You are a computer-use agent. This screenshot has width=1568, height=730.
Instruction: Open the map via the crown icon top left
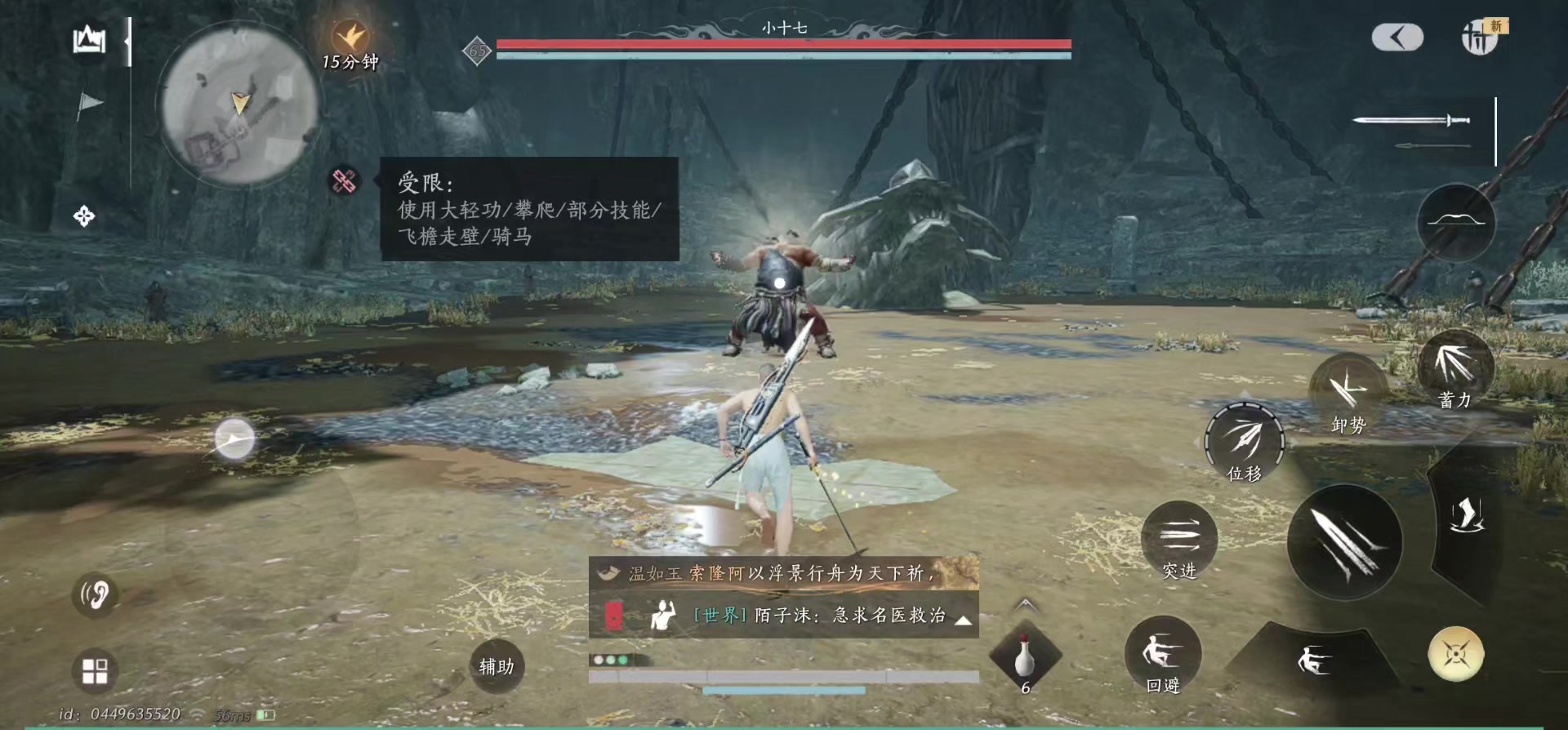(x=88, y=38)
